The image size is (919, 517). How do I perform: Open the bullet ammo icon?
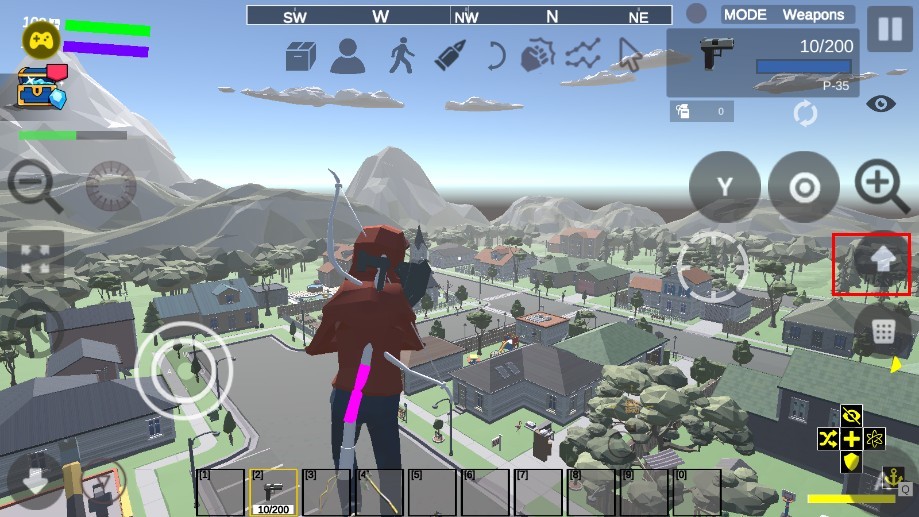click(x=450, y=55)
